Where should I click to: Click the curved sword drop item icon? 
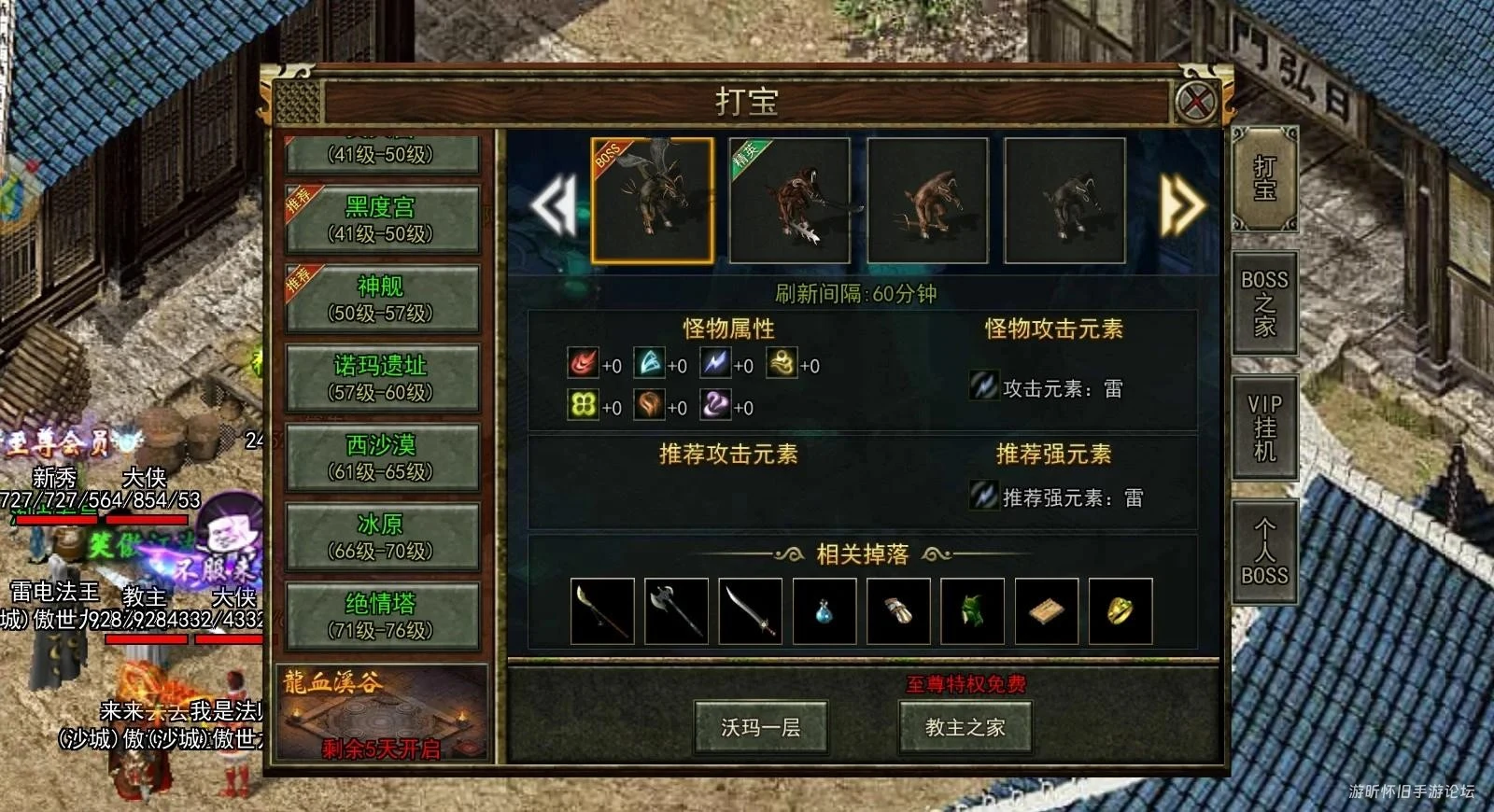(x=750, y=611)
